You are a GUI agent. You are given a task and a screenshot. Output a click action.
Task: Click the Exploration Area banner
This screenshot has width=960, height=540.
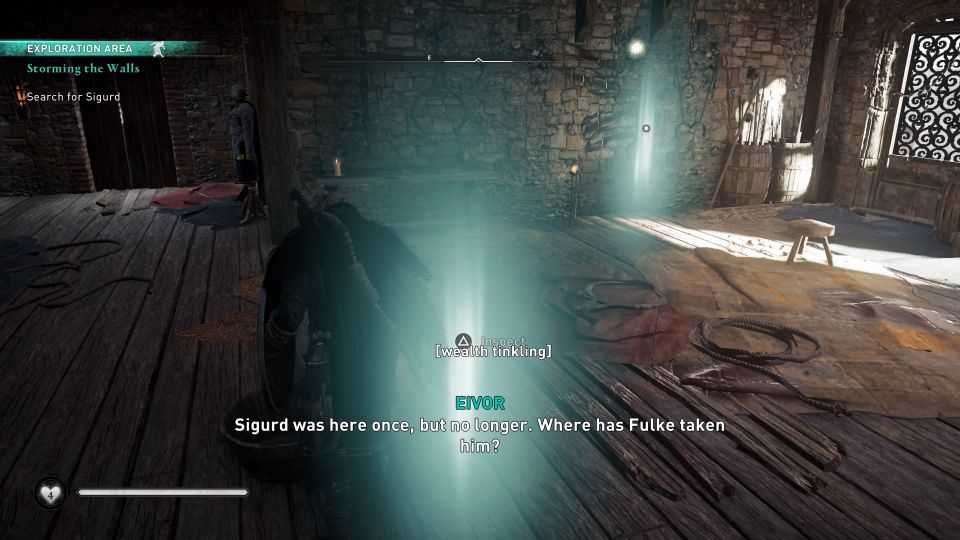tap(80, 48)
